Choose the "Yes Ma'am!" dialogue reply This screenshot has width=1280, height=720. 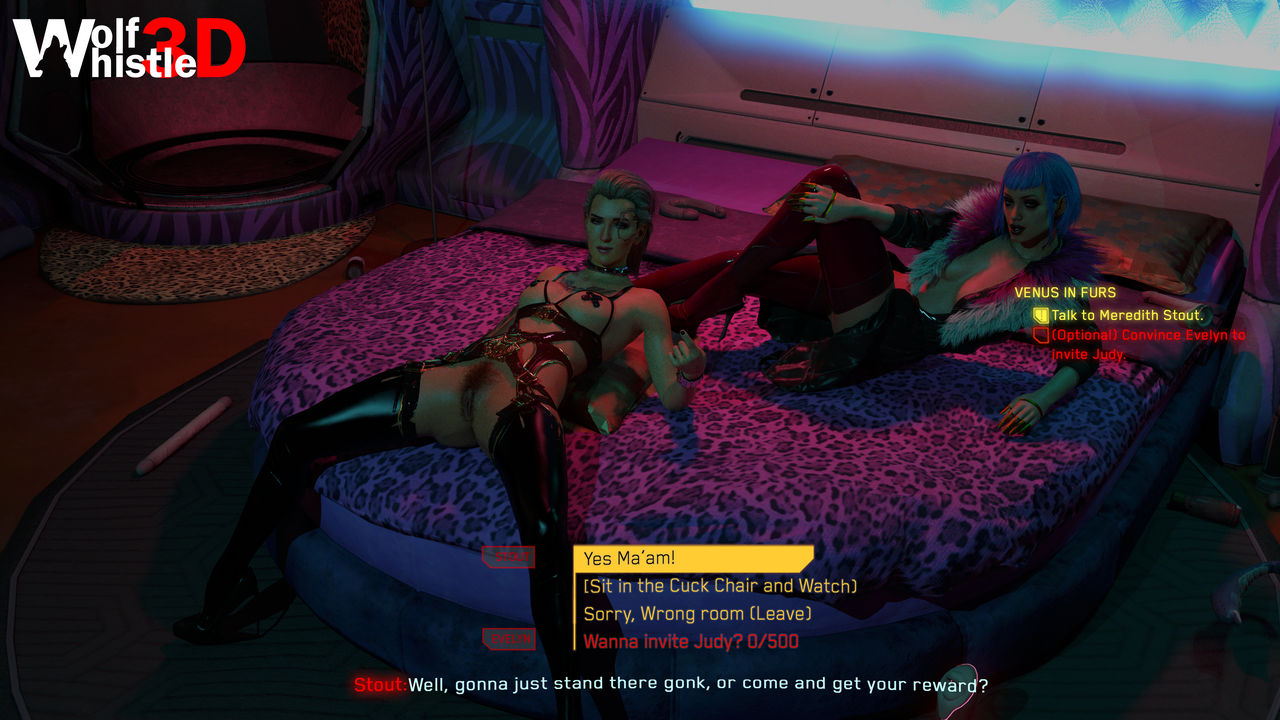pyautogui.click(x=693, y=559)
